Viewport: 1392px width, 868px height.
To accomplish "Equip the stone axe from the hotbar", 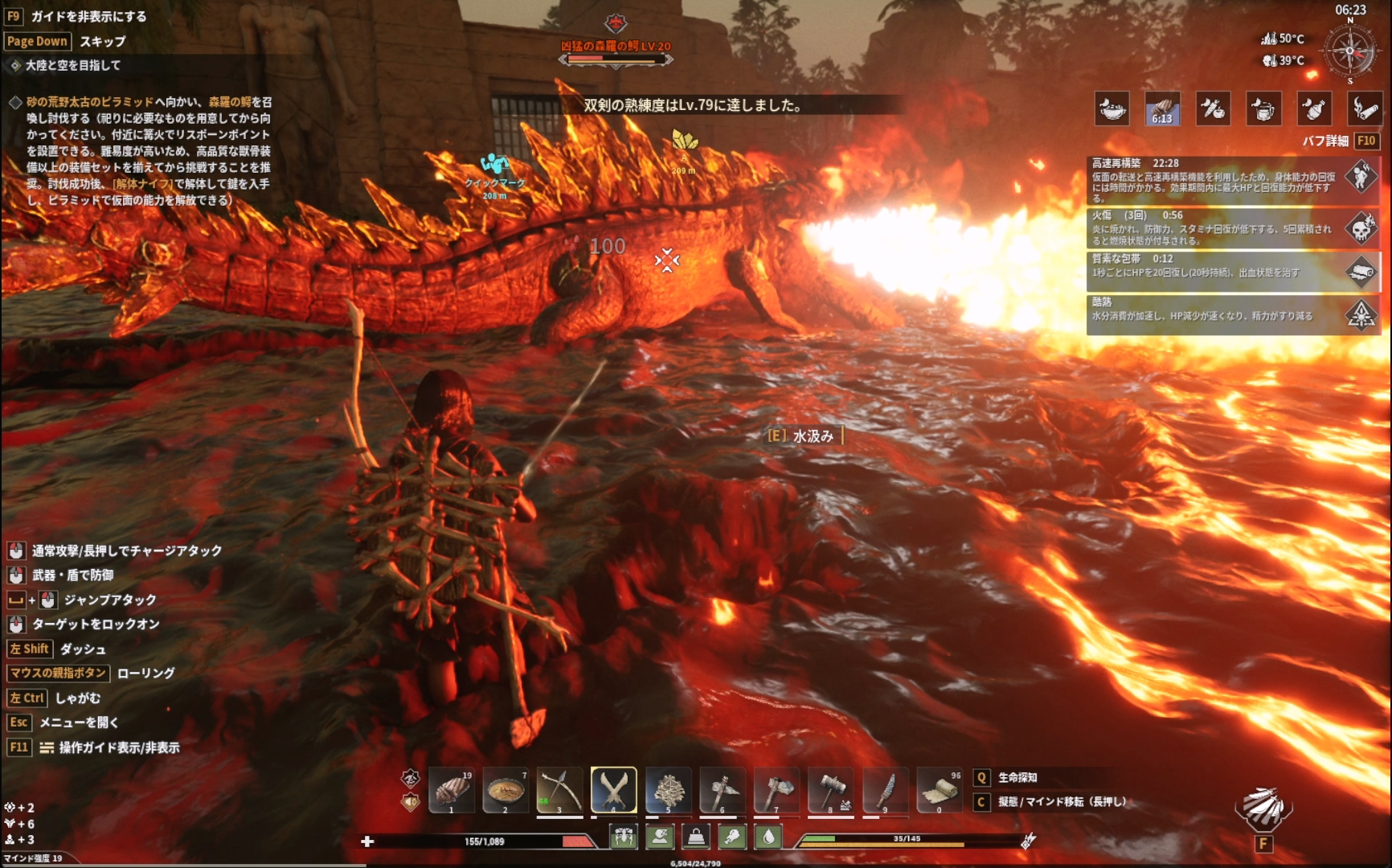I will [x=776, y=791].
